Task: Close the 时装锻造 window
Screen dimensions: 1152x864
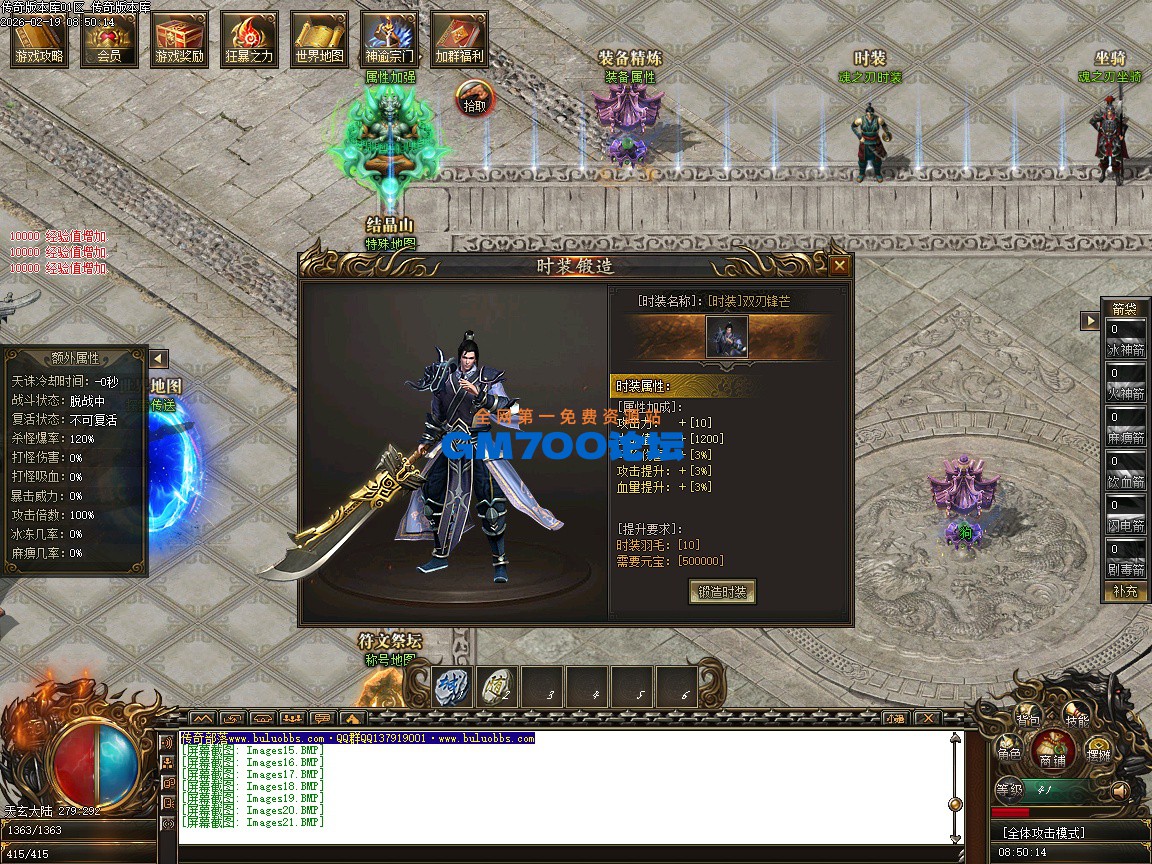Action: tap(840, 265)
